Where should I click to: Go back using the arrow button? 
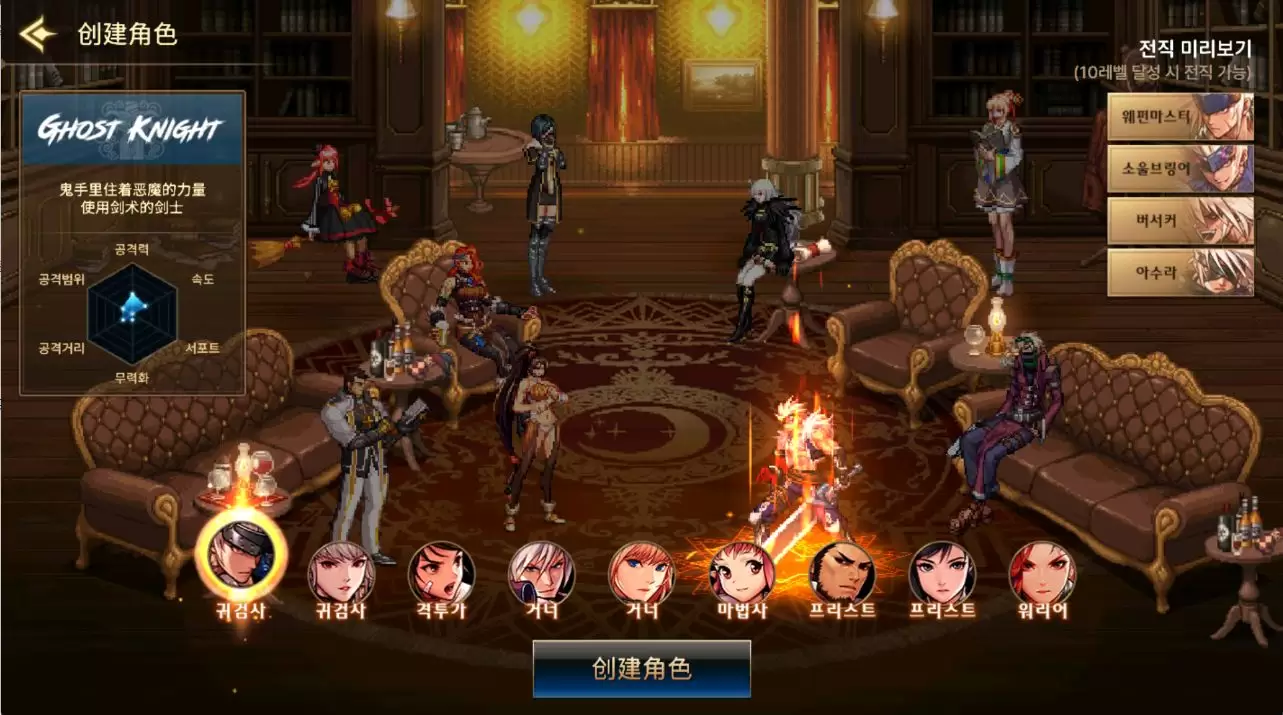coord(36,35)
